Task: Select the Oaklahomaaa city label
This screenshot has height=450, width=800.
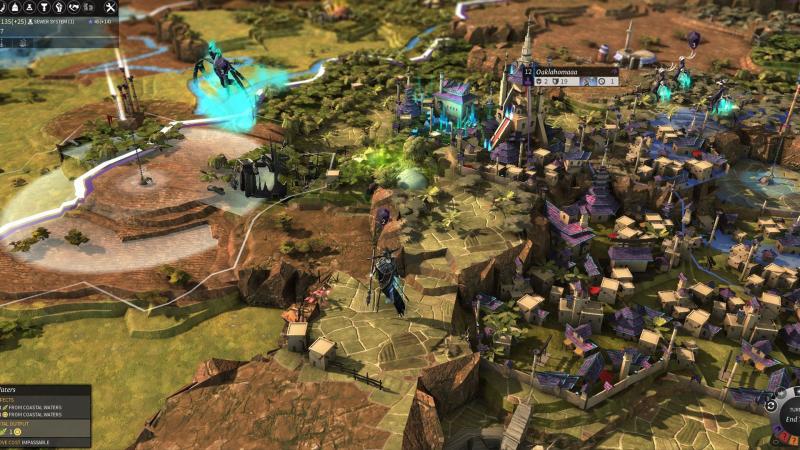Action: pyautogui.click(x=565, y=72)
